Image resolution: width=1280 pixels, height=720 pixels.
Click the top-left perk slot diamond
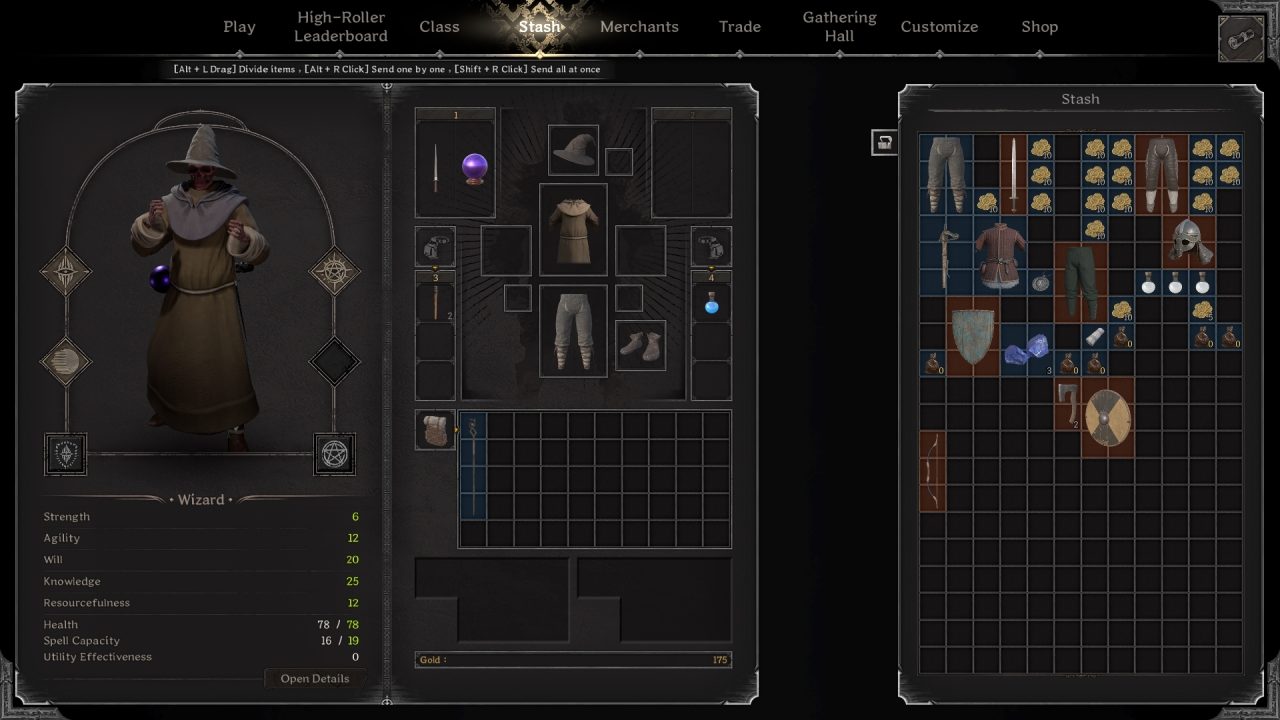tap(65, 270)
